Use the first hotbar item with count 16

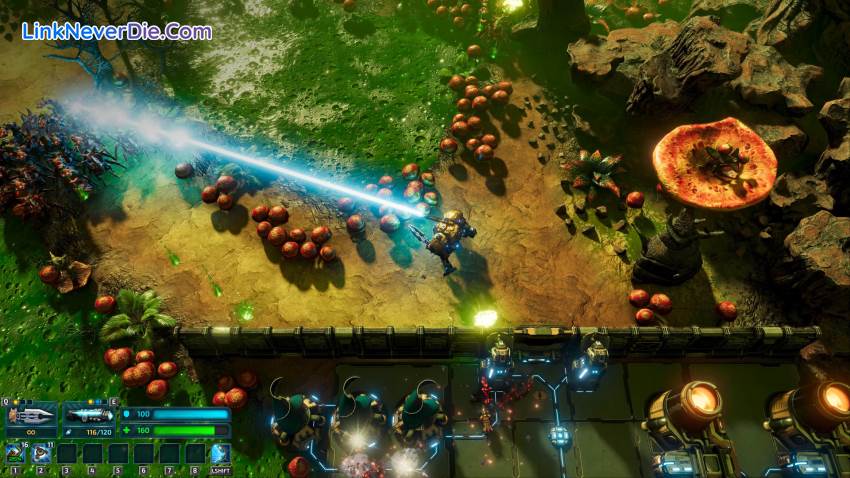pyautogui.click(x=16, y=455)
